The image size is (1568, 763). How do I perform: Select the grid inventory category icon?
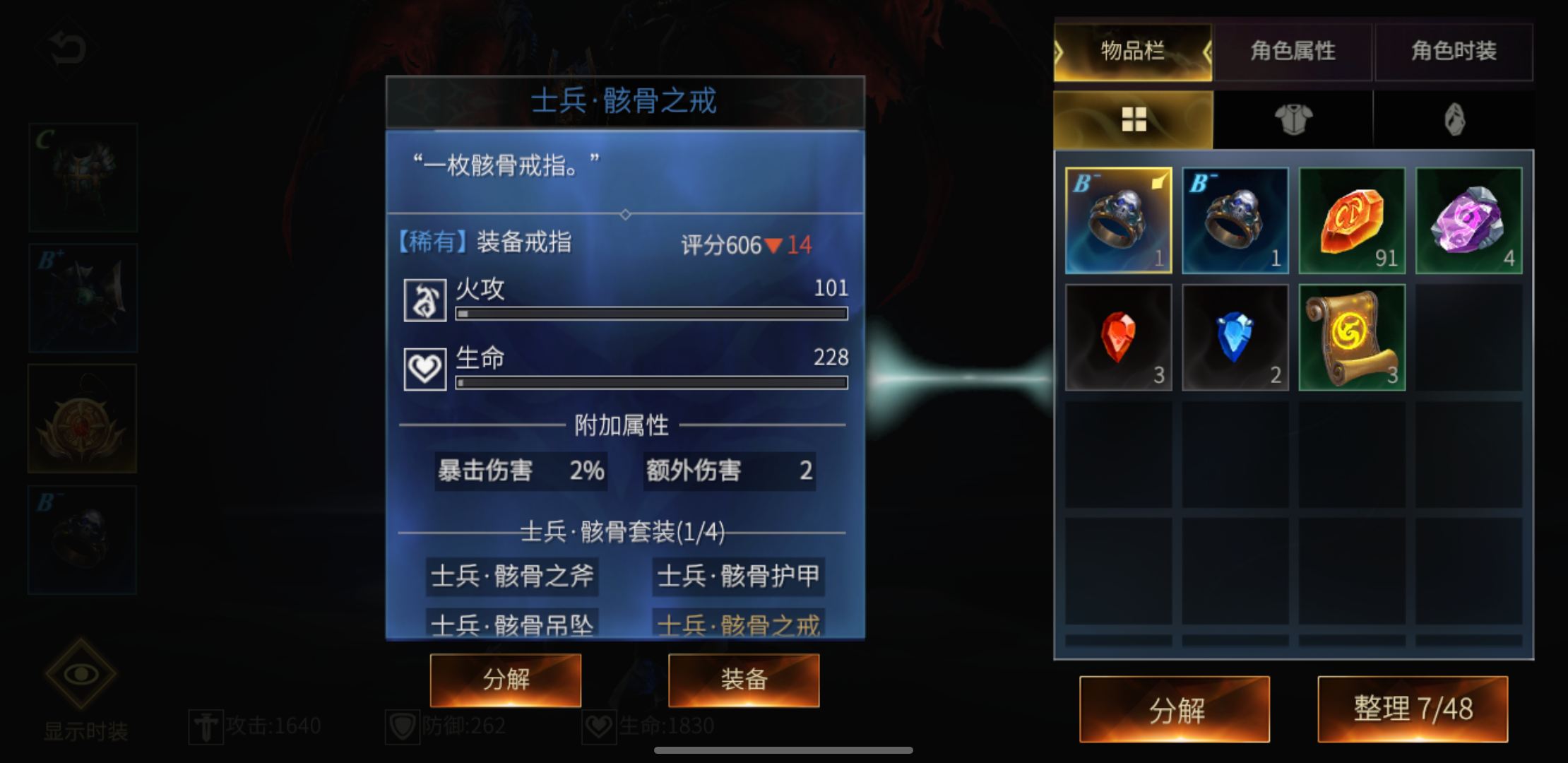click(x=1134, y=119)
